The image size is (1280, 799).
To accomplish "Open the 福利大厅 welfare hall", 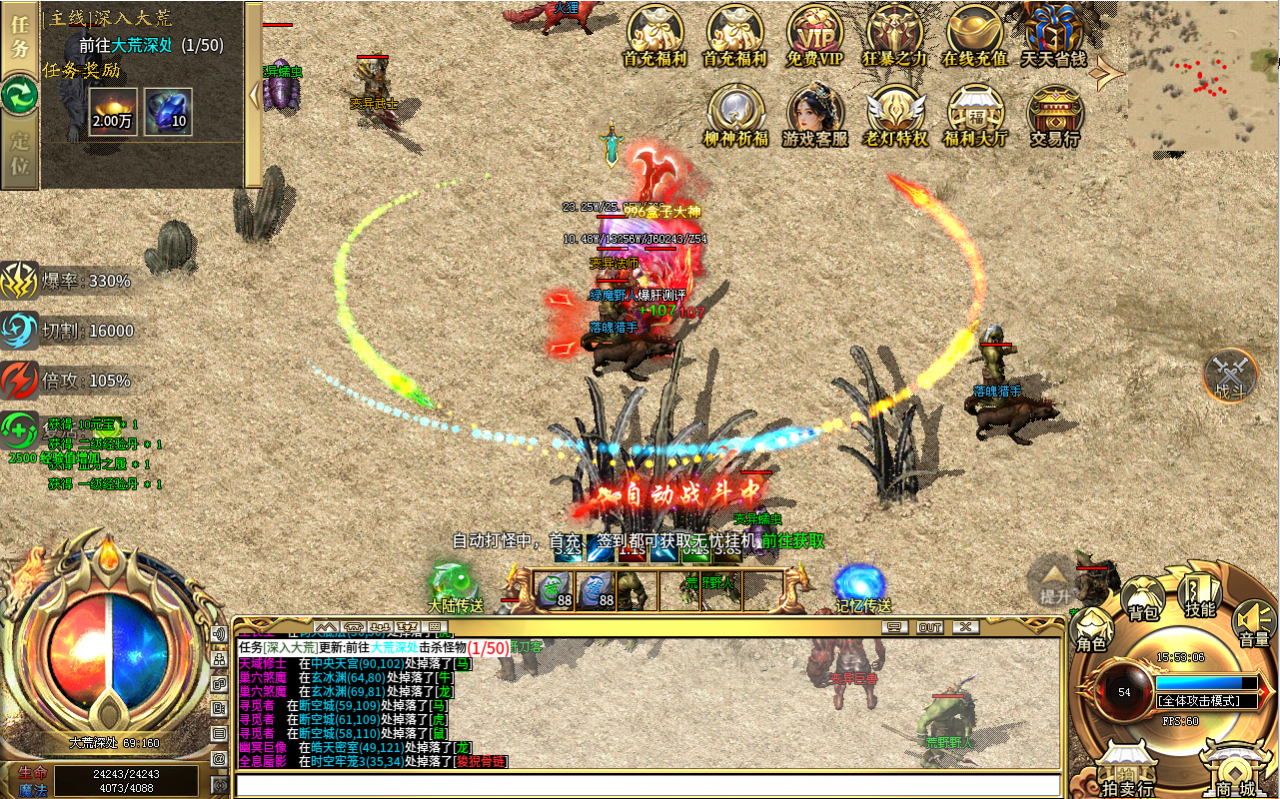I will (975, 112).
